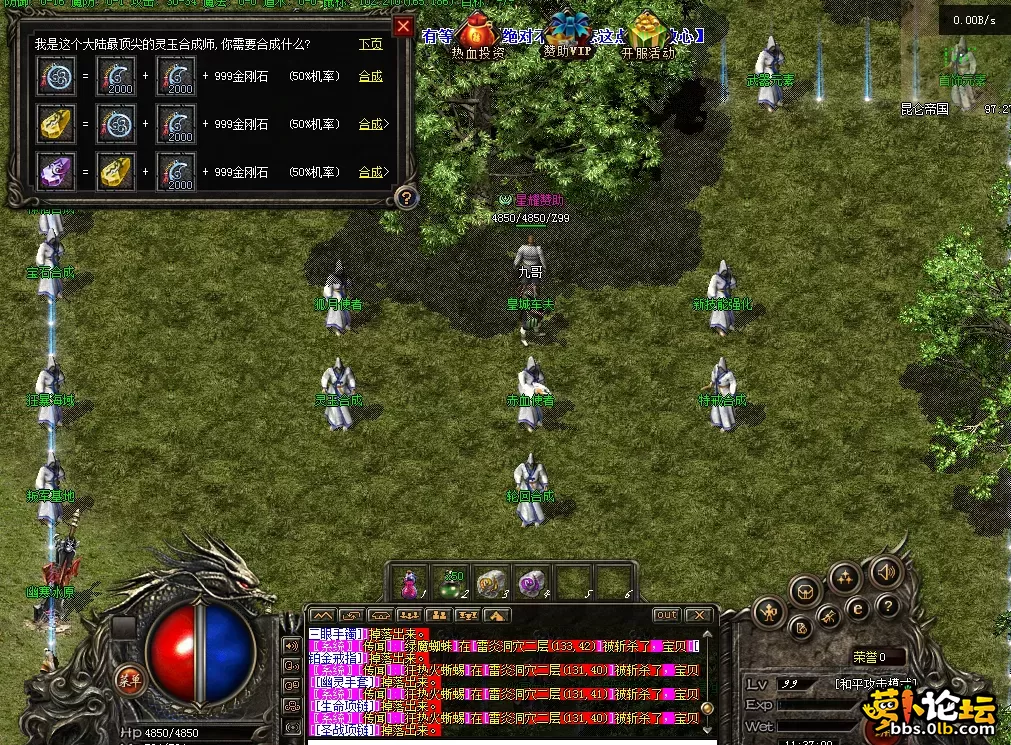This screenshot has width=1011, height=745.
Task: Click 合成 for the white spiral jade recipe
Action: [x=370, y=76]
